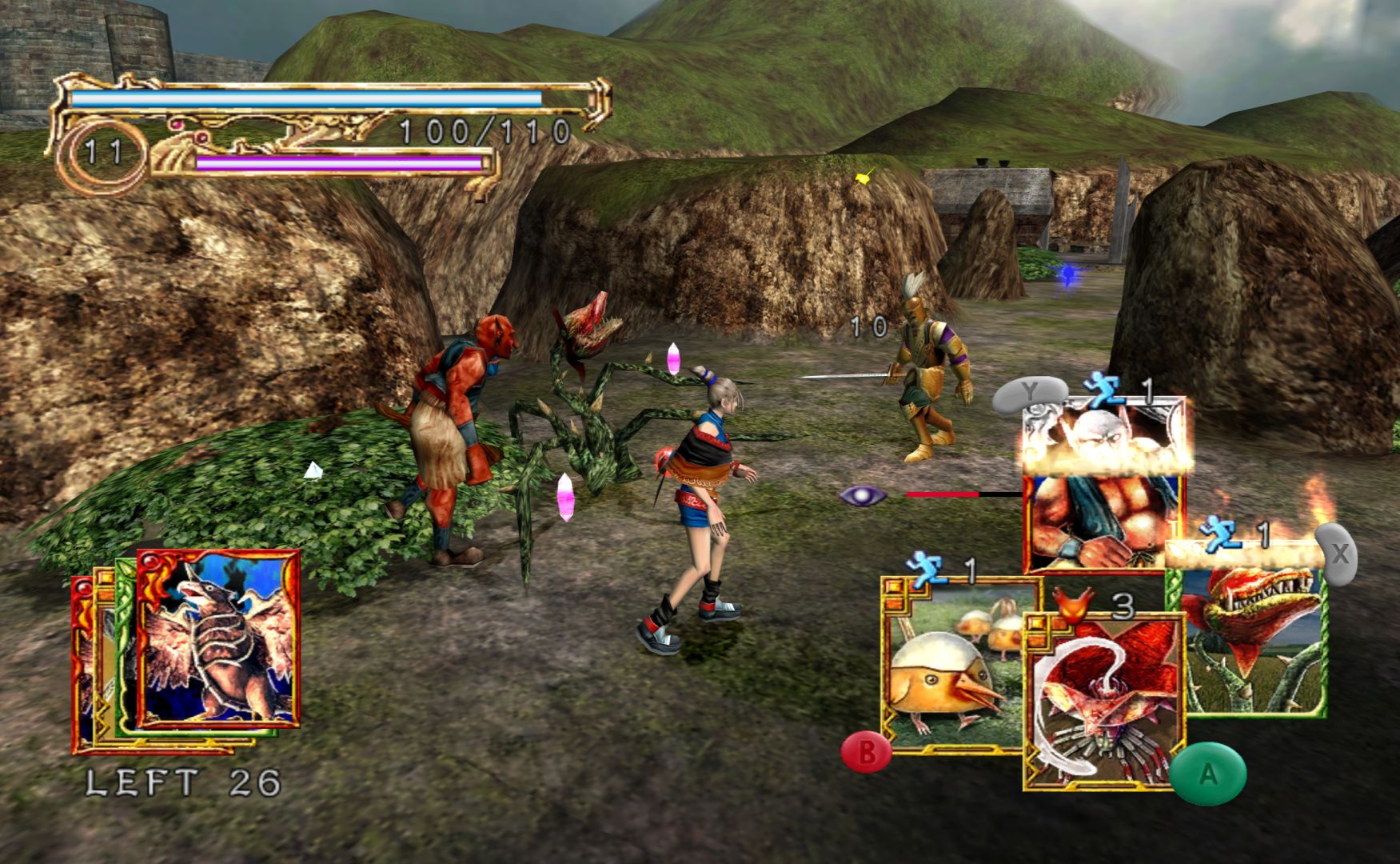This screenshot has width=1400, height=864.
Task: Use the red frilled lizard card
Action: 1103,700
